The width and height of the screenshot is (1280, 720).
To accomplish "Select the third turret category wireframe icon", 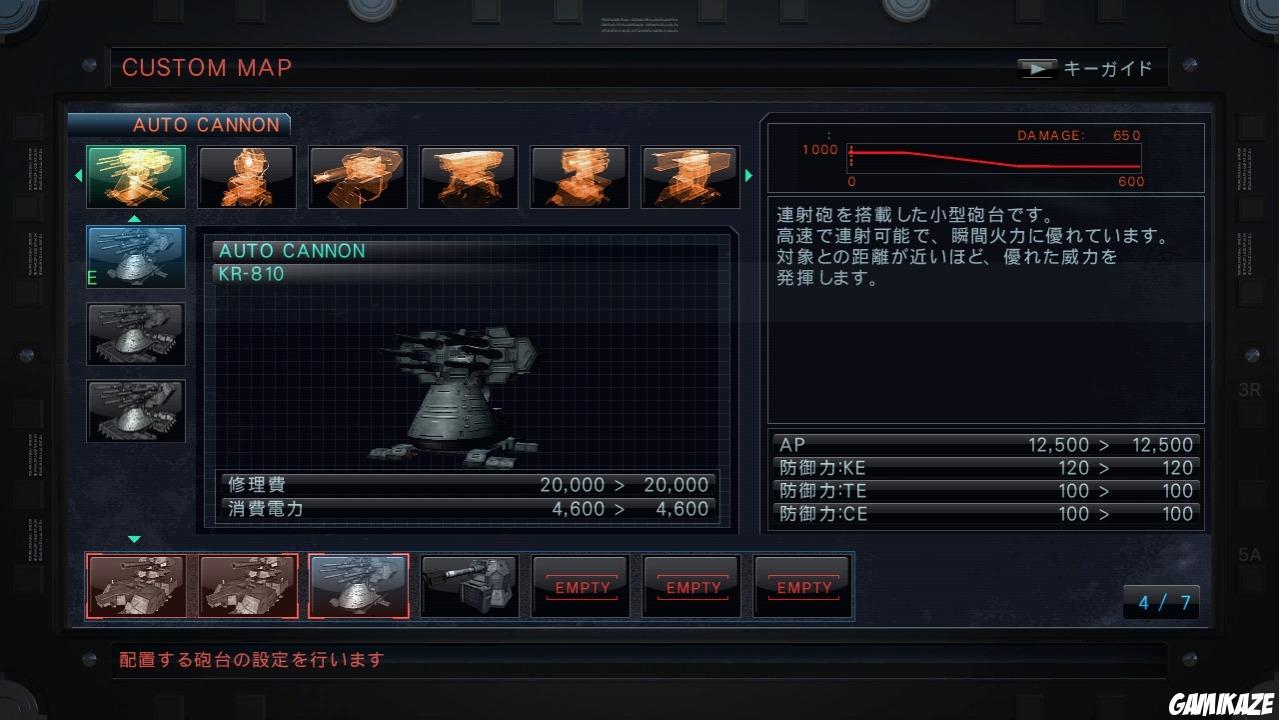I will click(357, 176).
